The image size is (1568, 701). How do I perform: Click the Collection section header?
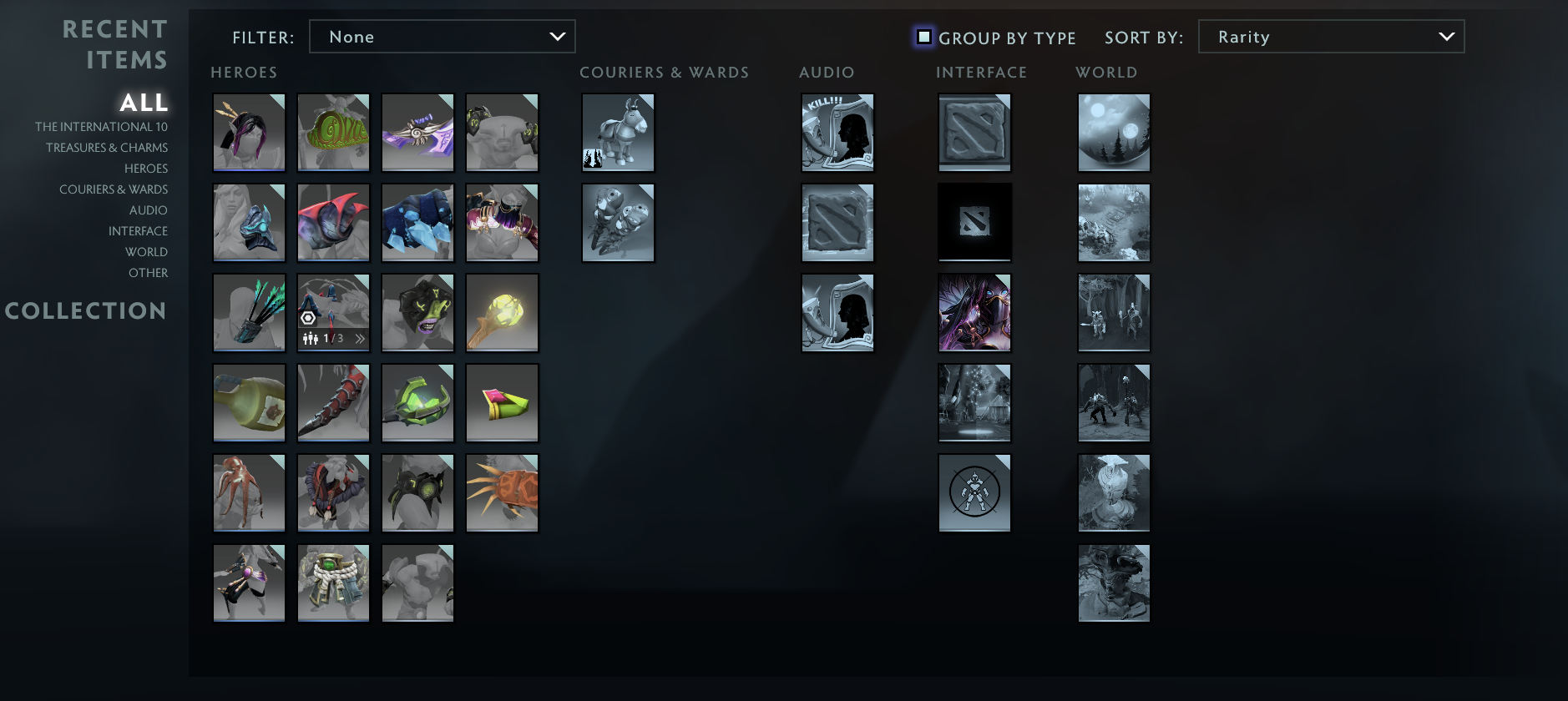pyautogui.click(x=86, y=310)
